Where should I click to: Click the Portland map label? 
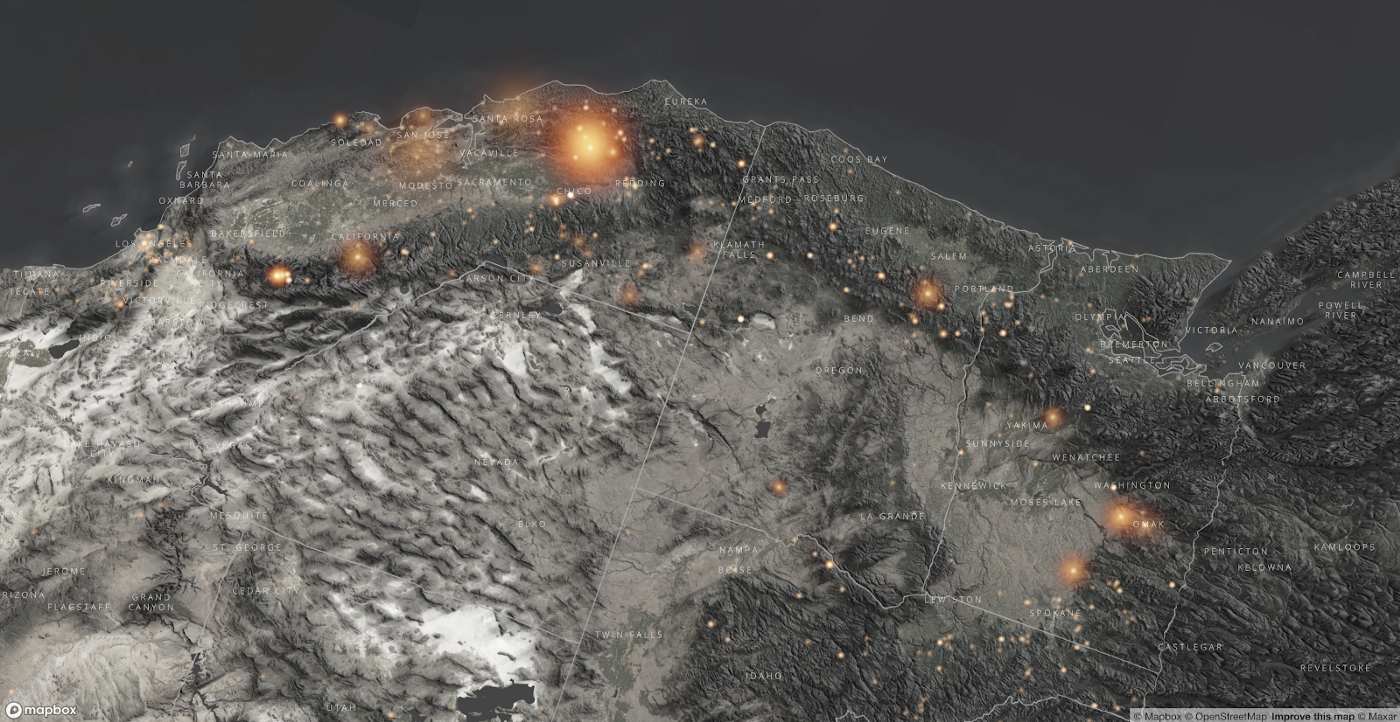coord(985,288)
